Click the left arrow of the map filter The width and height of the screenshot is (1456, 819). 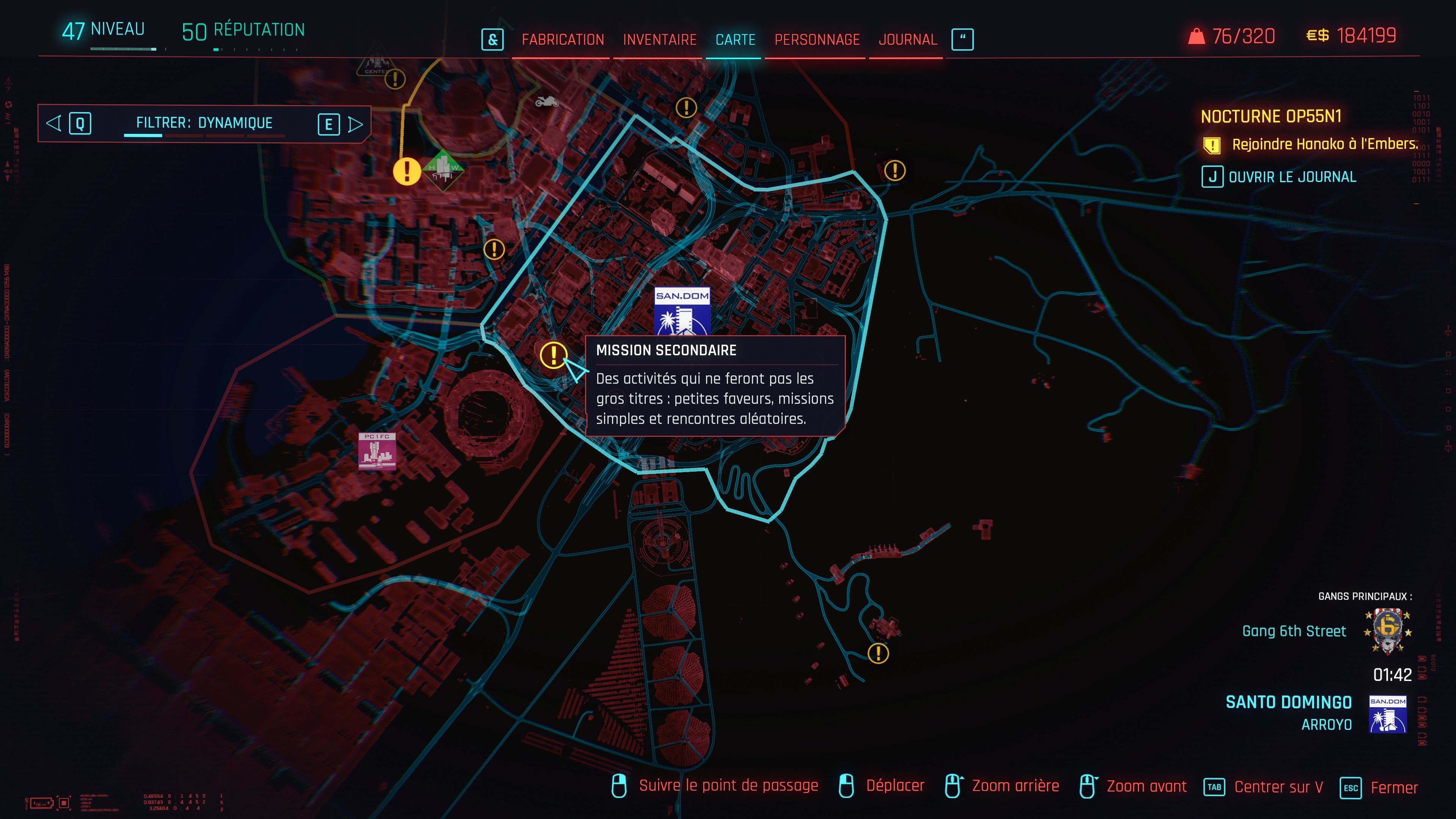point(54,123)
